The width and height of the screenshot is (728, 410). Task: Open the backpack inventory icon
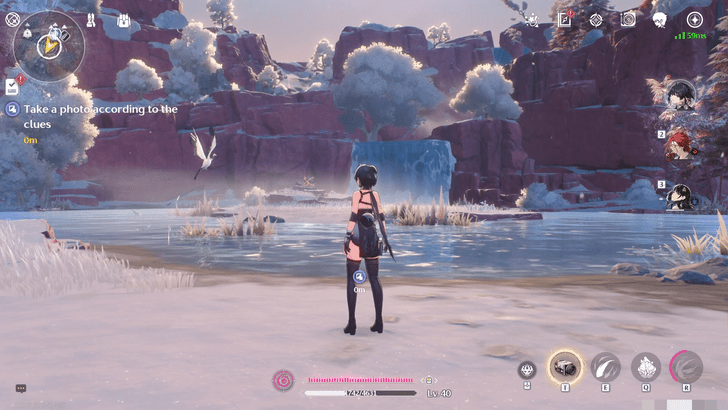coord(124,20)
